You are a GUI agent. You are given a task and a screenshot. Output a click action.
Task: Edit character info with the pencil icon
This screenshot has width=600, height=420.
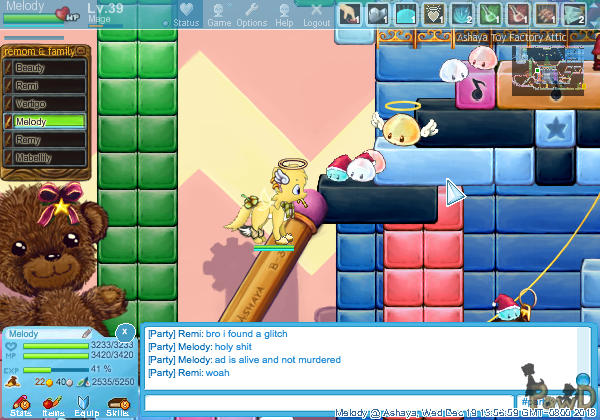(87, 332)
